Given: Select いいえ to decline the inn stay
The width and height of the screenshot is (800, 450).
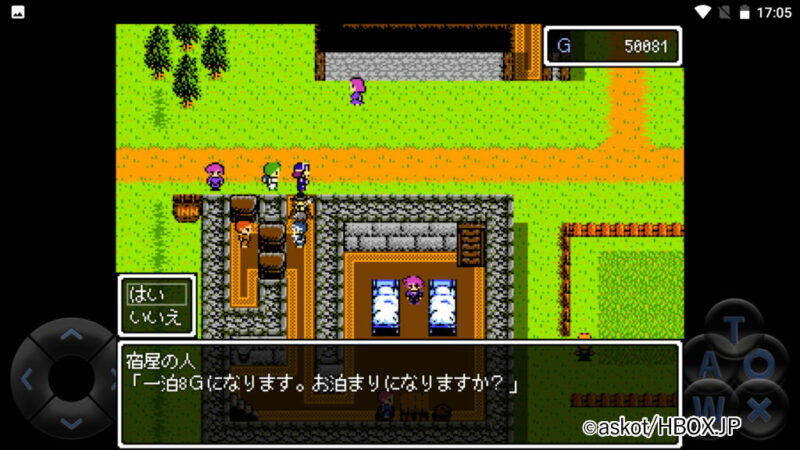Looking at the screenshot, I should click(x=156, y=317).
